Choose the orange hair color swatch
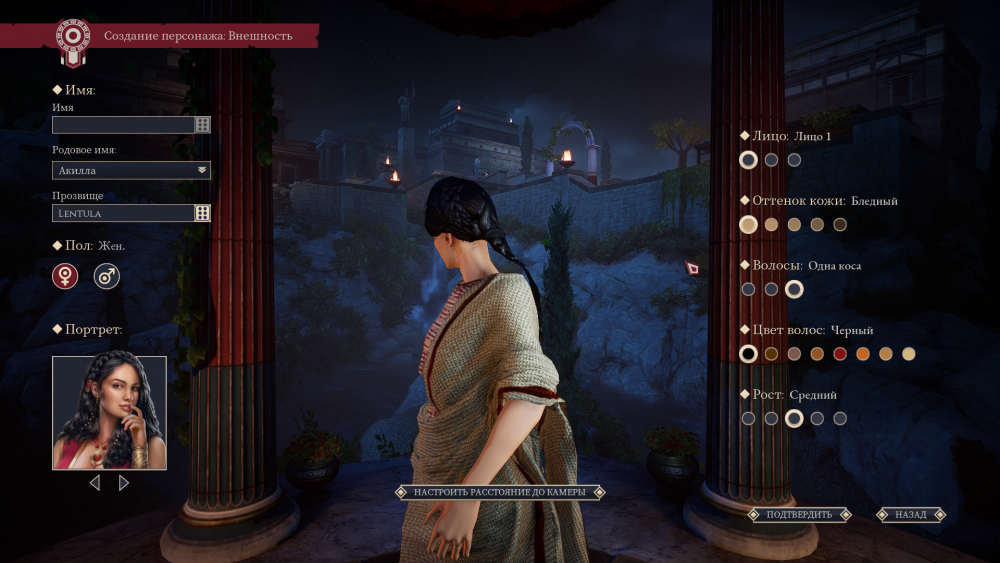This screenshot has width=1000, height=563. [863, 354]
